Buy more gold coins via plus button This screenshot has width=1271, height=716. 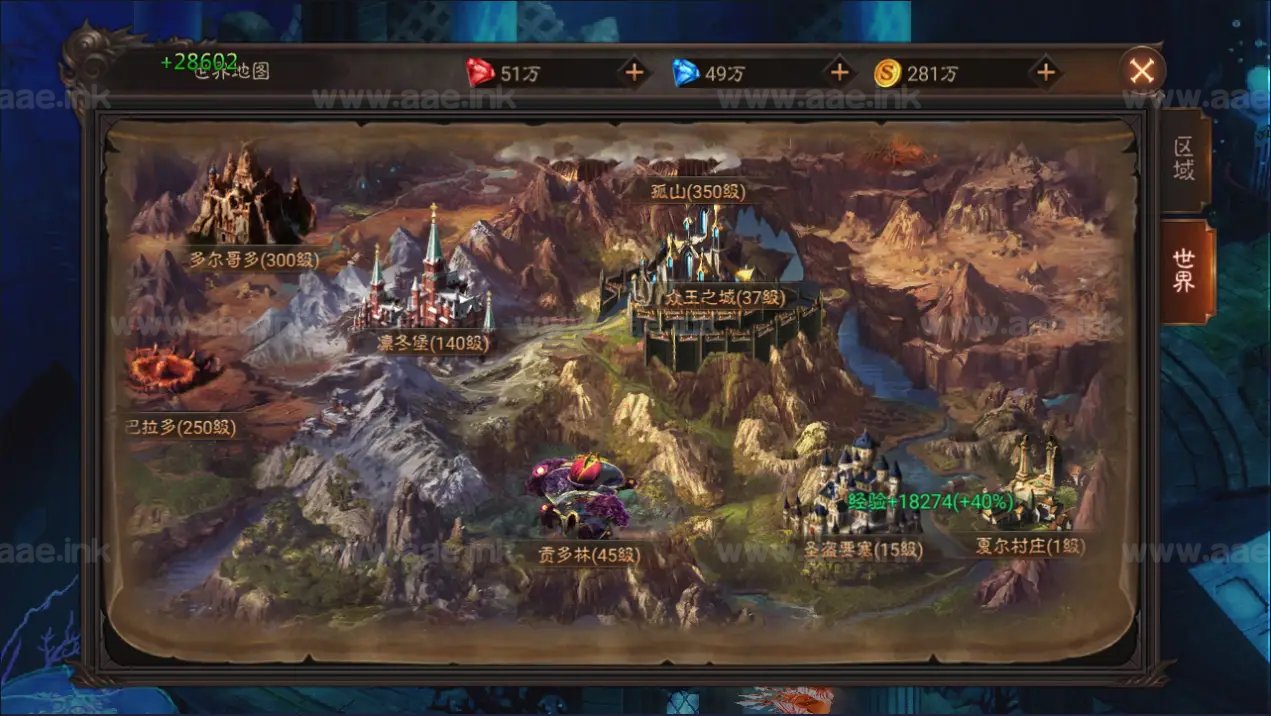coord(1045,72)
